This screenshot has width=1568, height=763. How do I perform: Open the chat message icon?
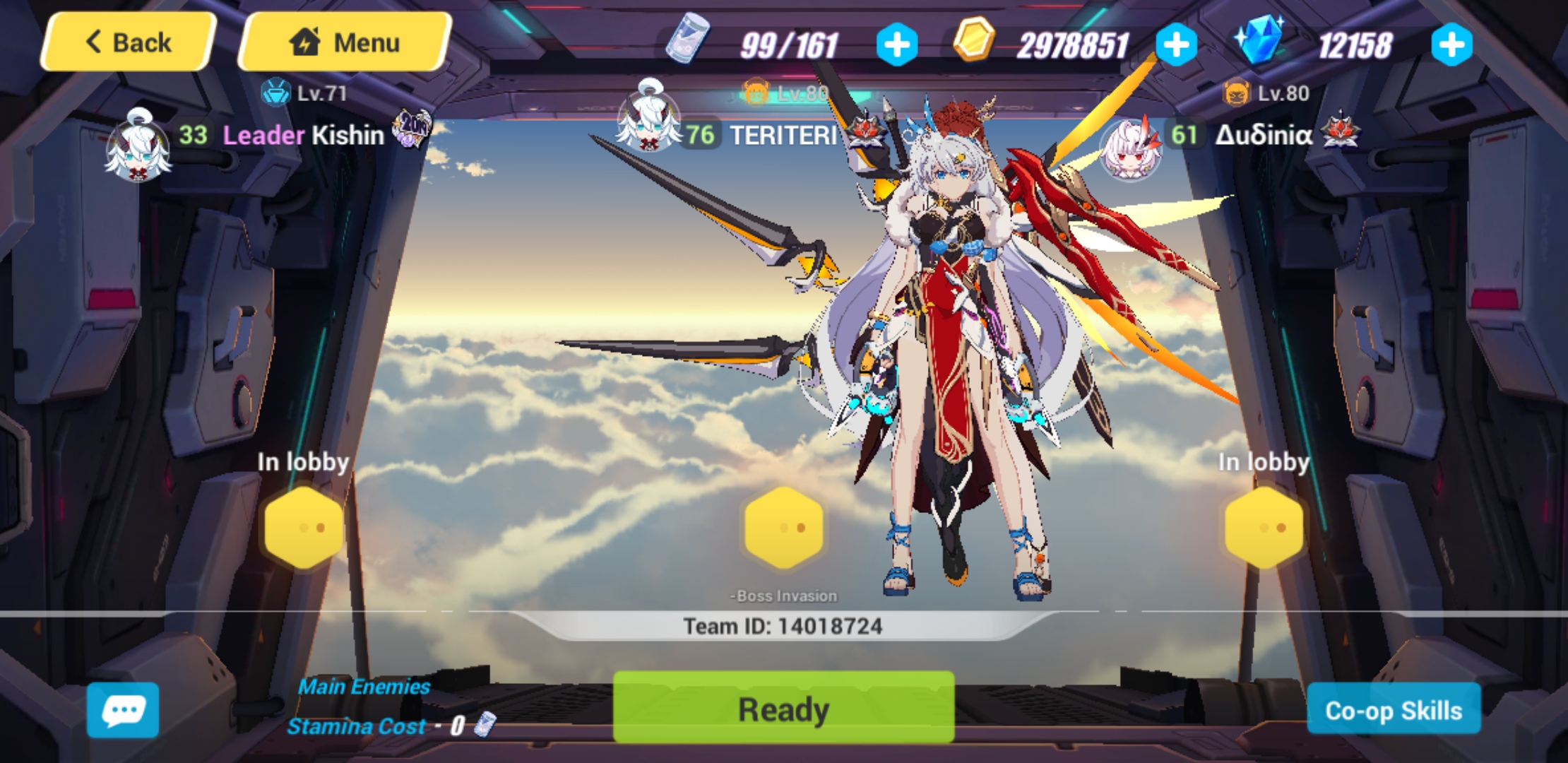[x=124, y=710]
